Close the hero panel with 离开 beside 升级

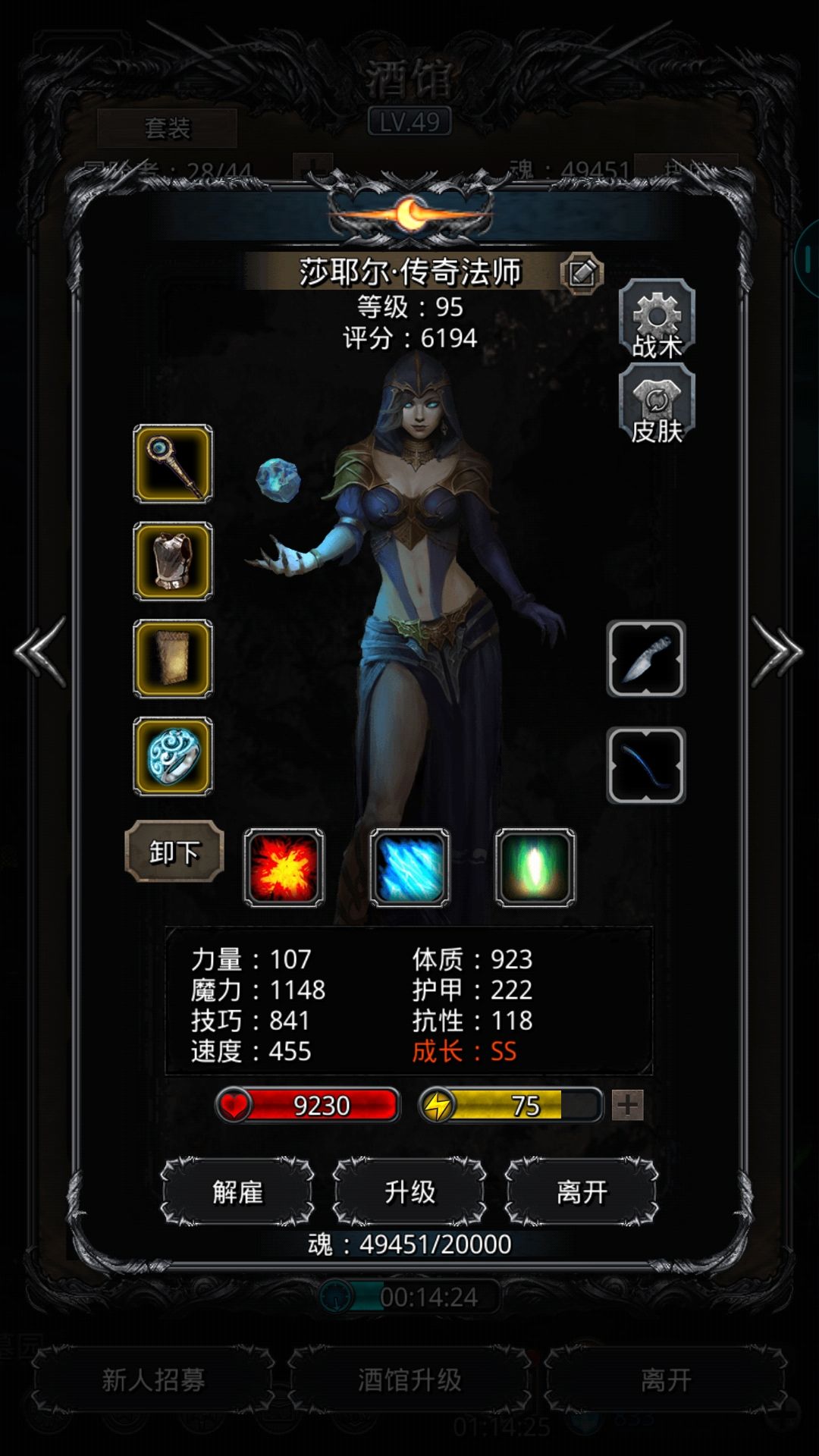(x=582, y=1192)
